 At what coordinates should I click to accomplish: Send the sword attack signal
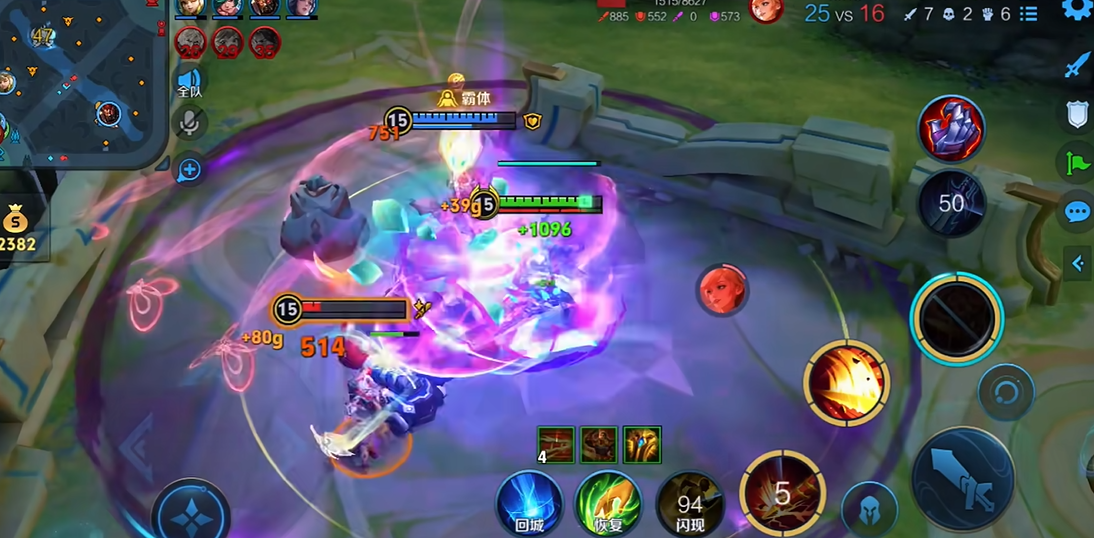1076,67
